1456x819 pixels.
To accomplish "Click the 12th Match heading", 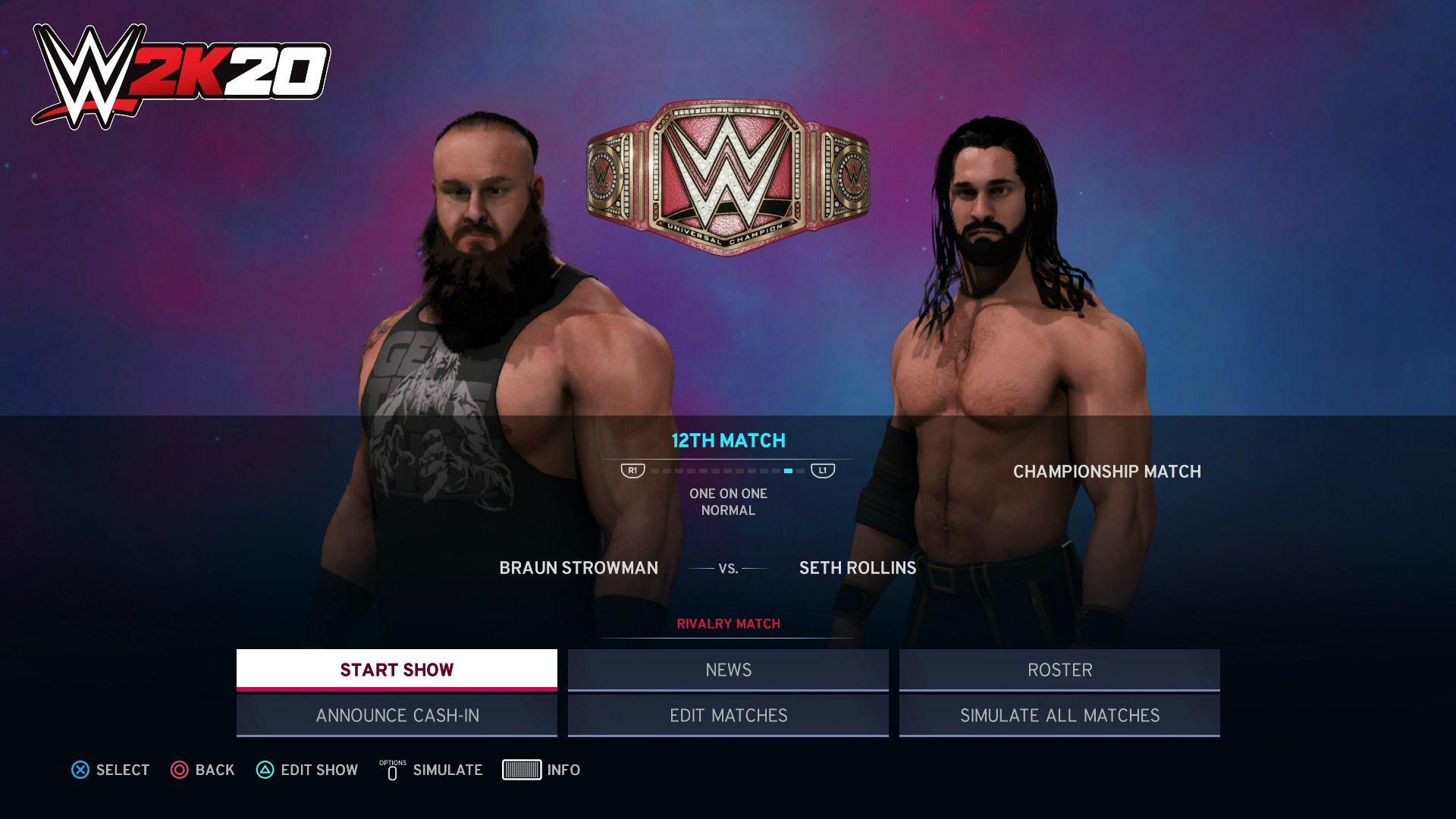I will point(728,440).
